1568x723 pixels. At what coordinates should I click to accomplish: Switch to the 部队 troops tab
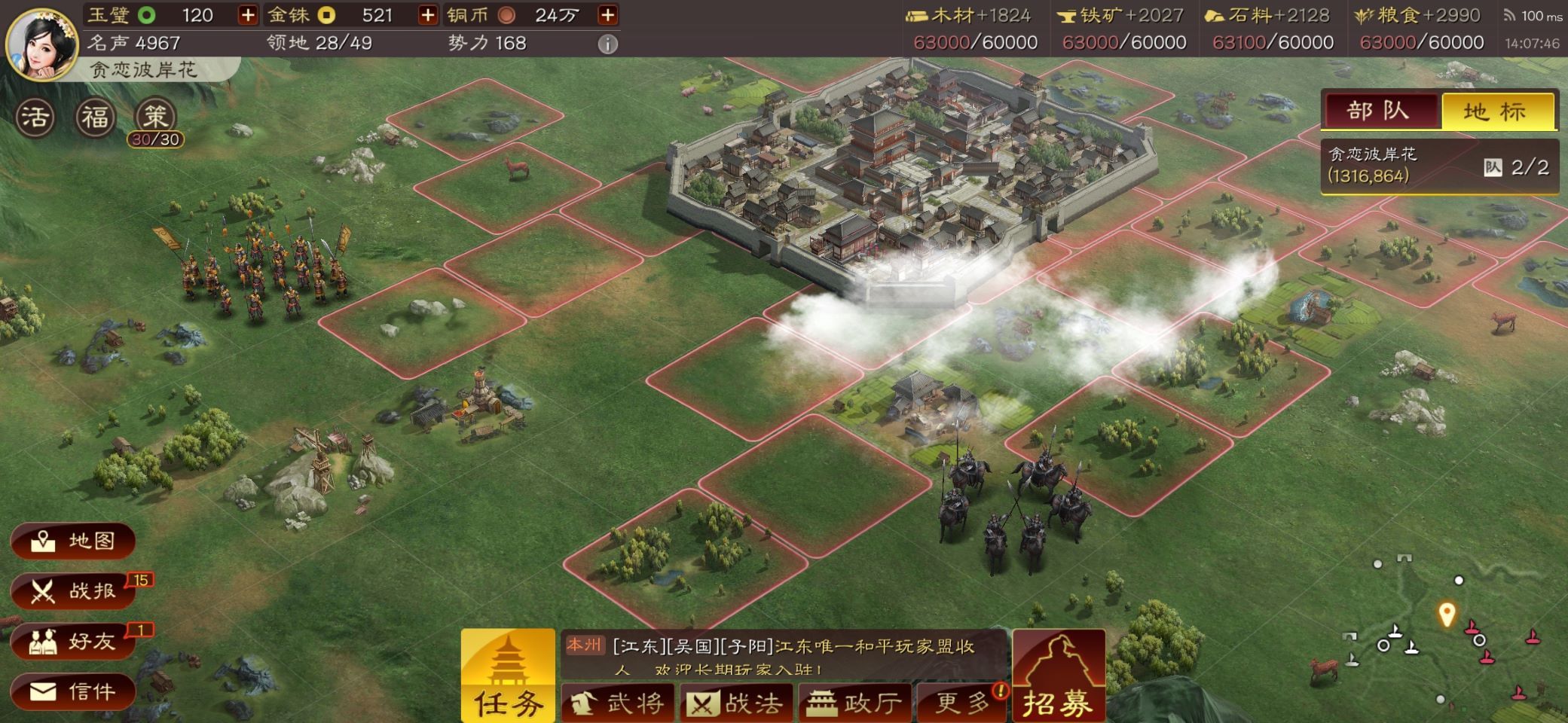[1378, 111]
